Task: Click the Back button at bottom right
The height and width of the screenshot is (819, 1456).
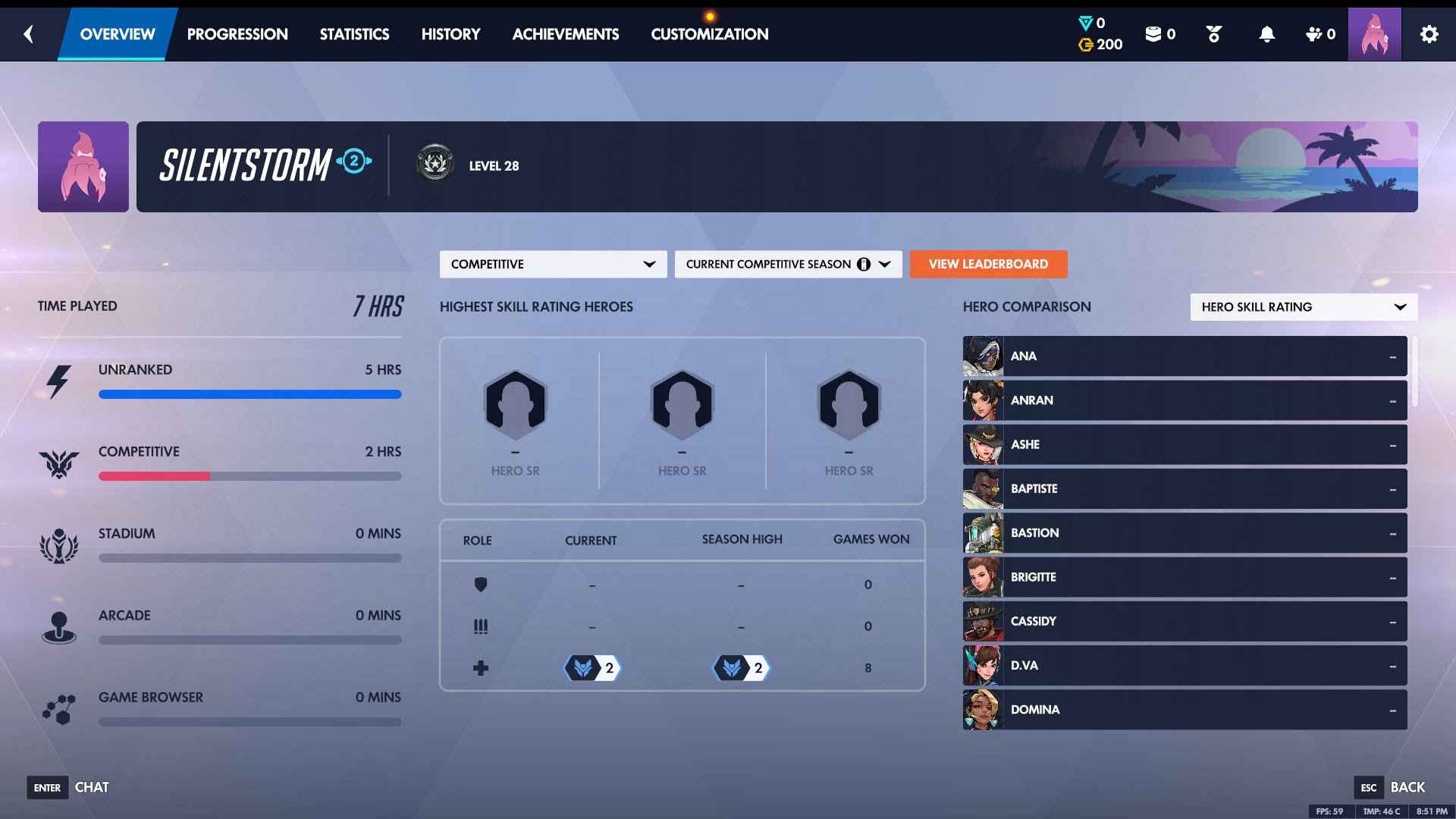Action: [x=1408, y=787]
